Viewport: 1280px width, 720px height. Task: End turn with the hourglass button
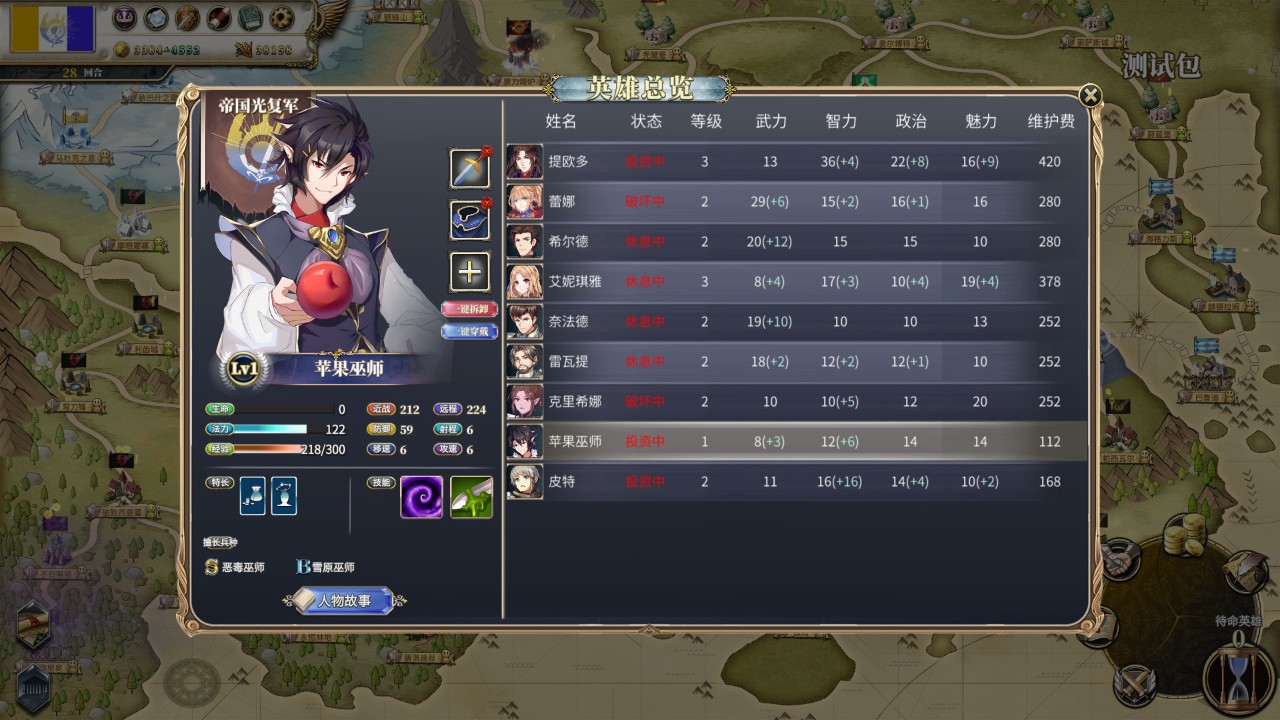click(1240, 679)
